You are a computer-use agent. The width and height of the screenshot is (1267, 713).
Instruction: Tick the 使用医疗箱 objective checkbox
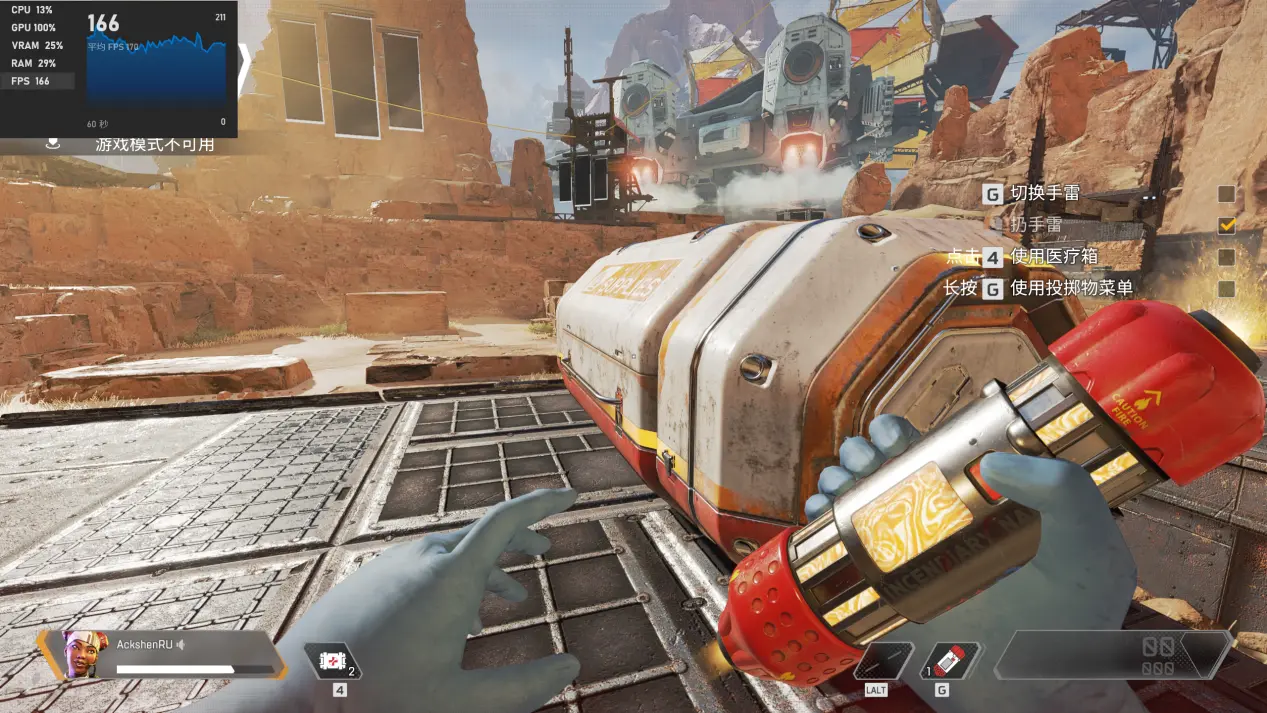[1226, 257]
